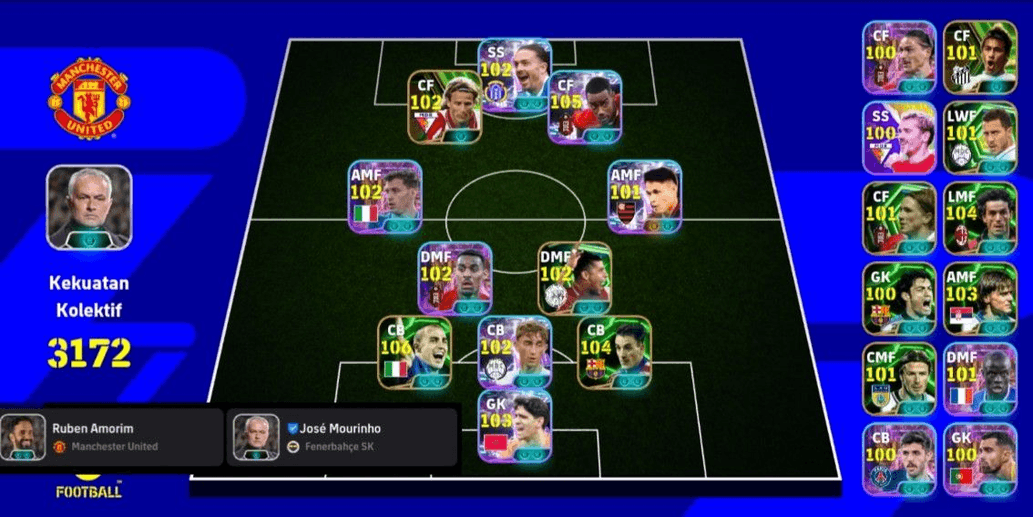Select the CMF 101 reserve card

click(x=899, y=379)
